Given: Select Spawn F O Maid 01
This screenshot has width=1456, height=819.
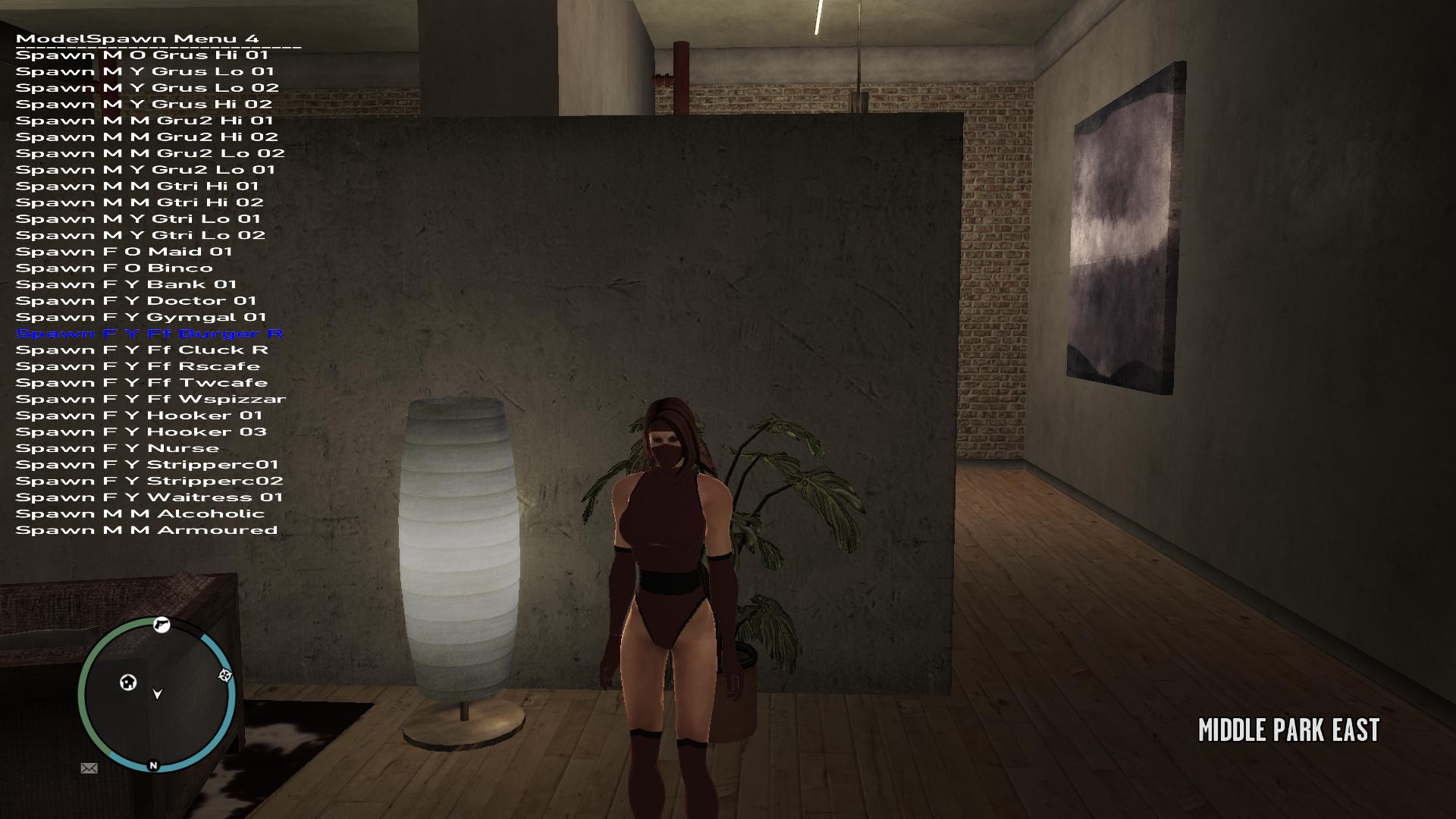Looking at the screenshot, I should click(x=124, y=252).
